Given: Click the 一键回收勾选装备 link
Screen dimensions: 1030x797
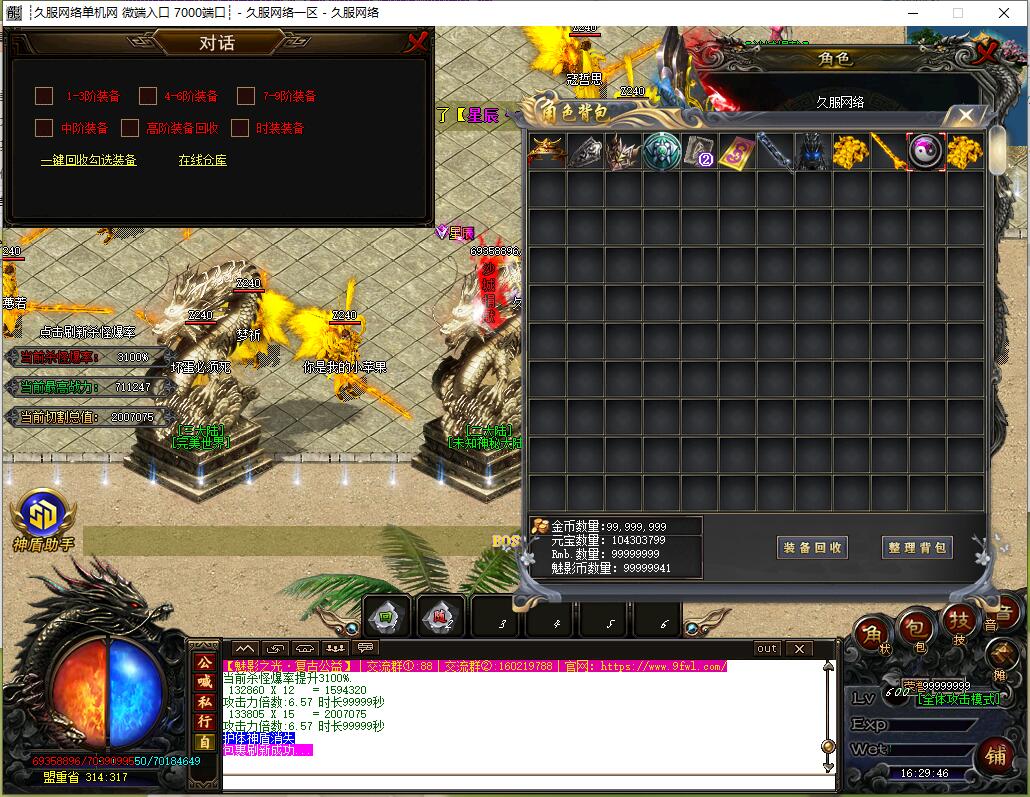Looking at the screenshot, I should pos(88,160).
